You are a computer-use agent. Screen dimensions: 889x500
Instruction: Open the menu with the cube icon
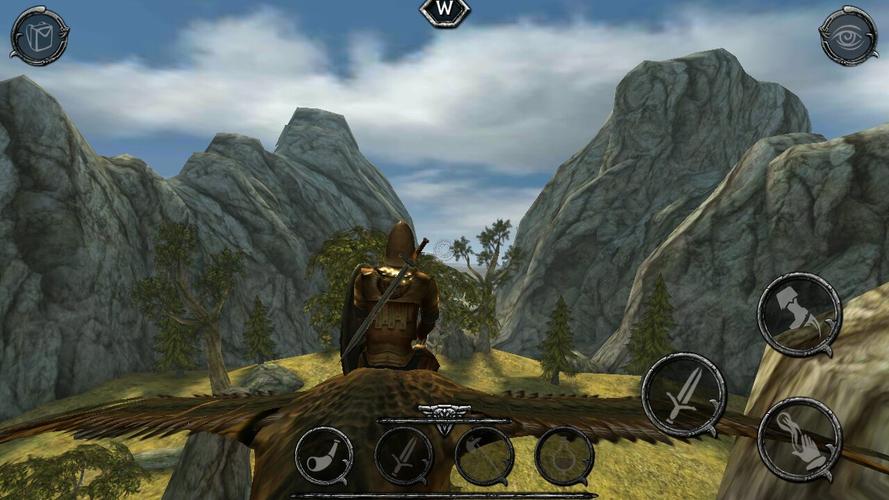click(40, 35)
